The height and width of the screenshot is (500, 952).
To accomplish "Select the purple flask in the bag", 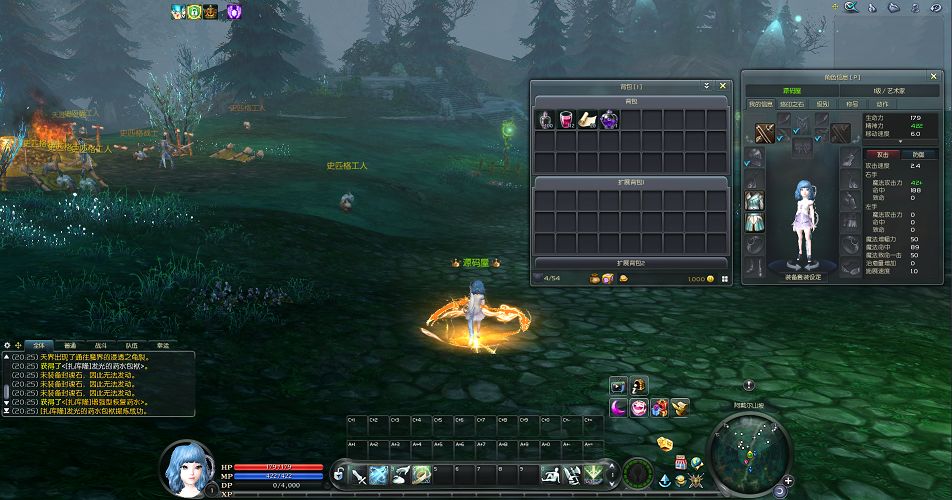I will 608,120.
